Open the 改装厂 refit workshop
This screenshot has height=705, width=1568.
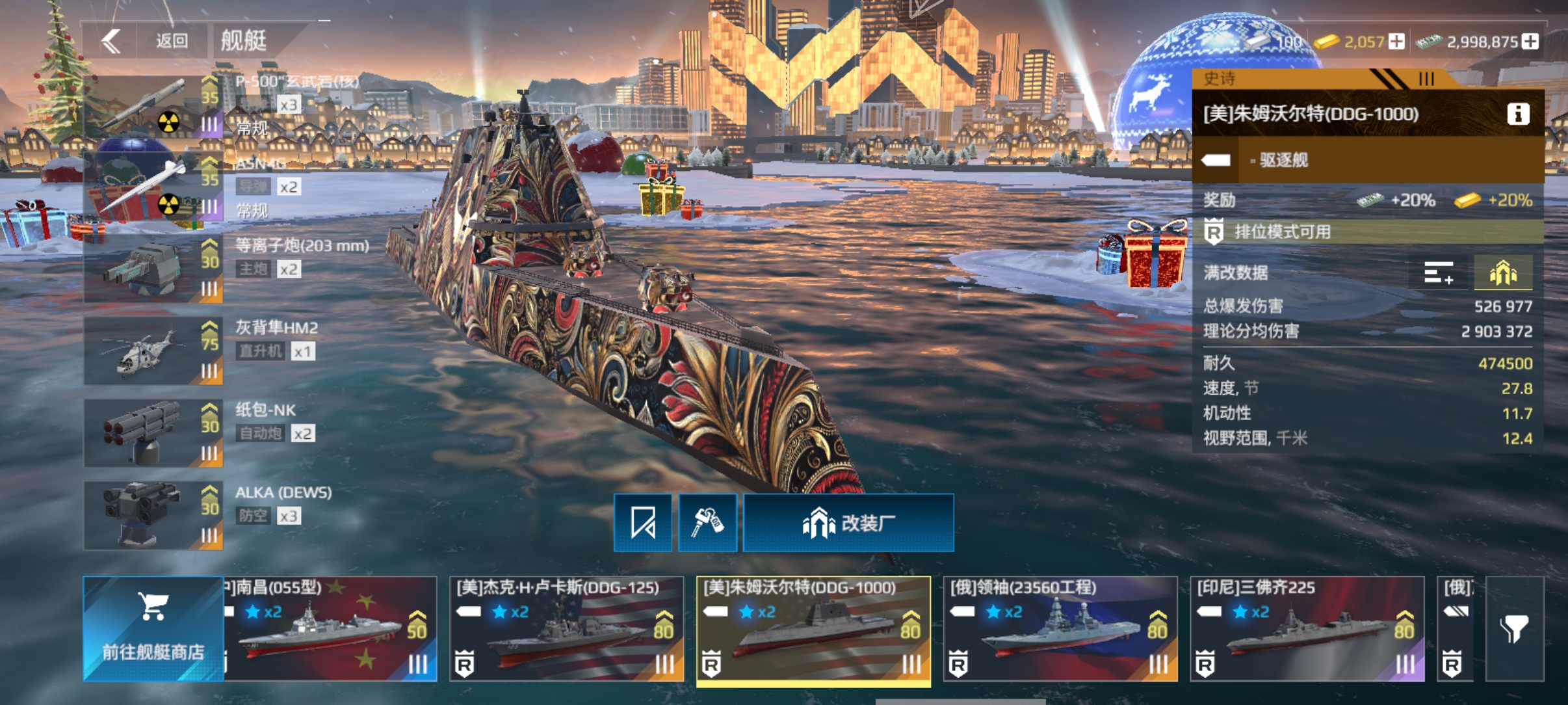click(848, 523)
